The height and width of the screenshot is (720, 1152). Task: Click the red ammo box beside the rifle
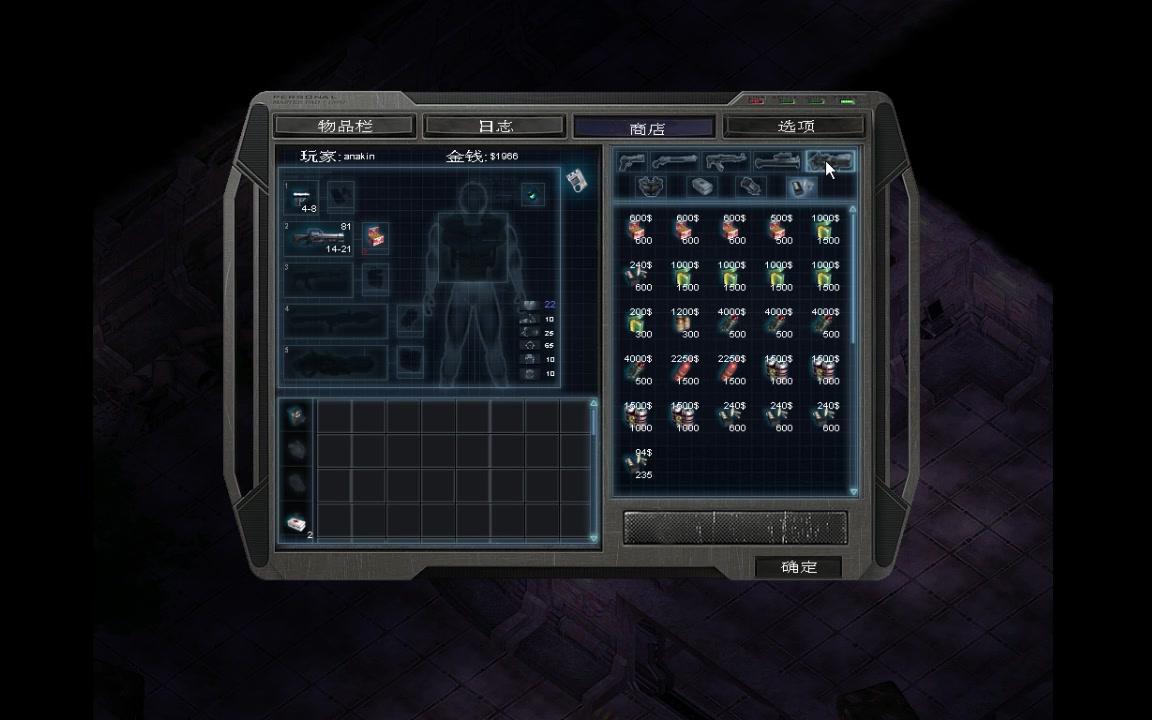coord(375,238)
